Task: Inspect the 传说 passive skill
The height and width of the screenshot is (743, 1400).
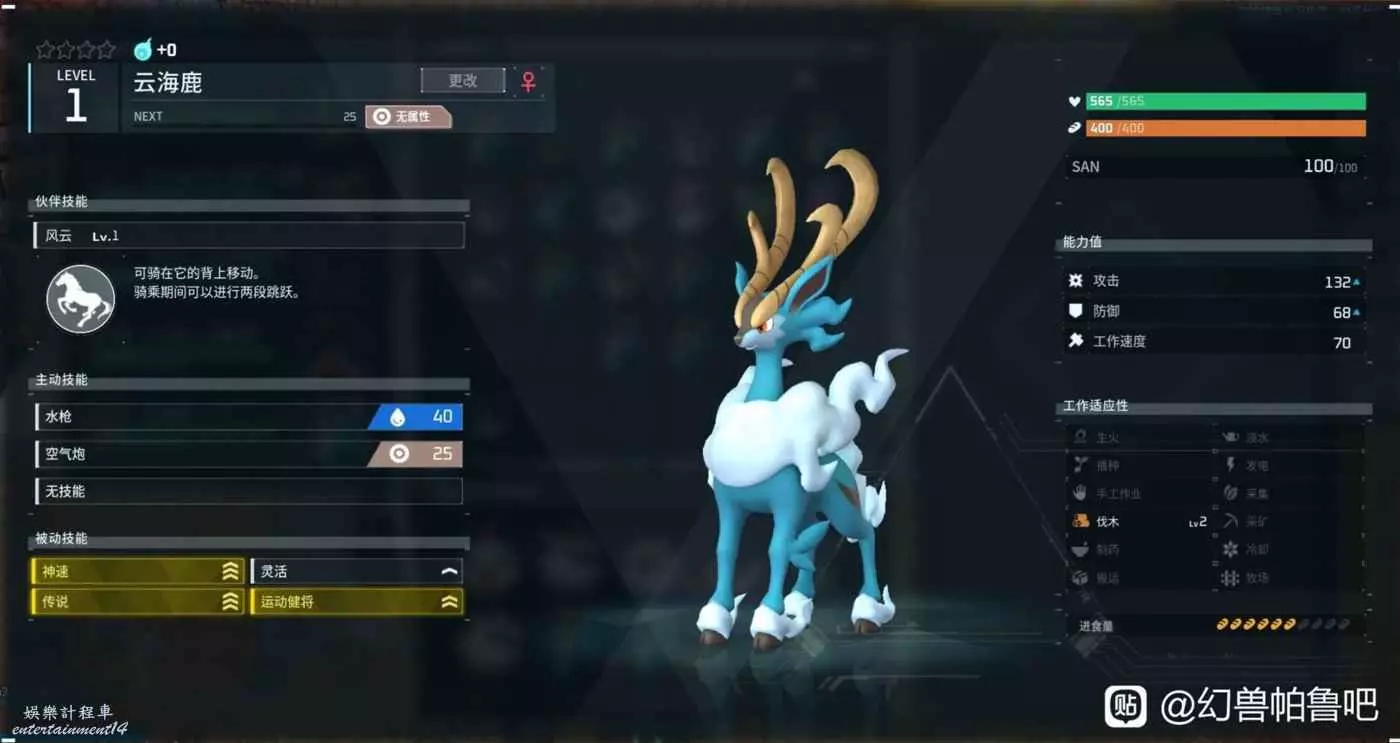Action: pos(138,602)
